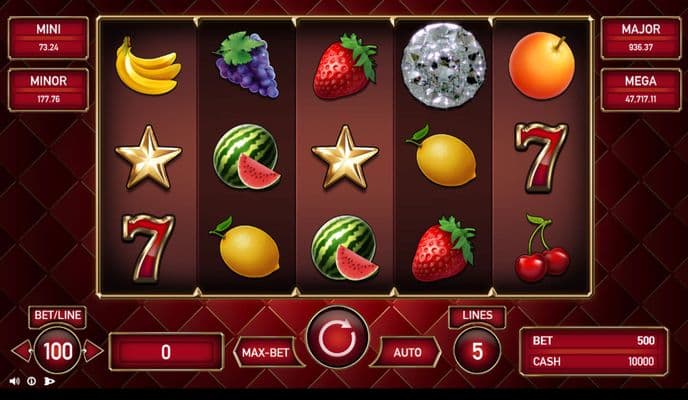688x400 pixels.
Task: Click the fast-play arrow icon
Action: (x=49, y=381)
